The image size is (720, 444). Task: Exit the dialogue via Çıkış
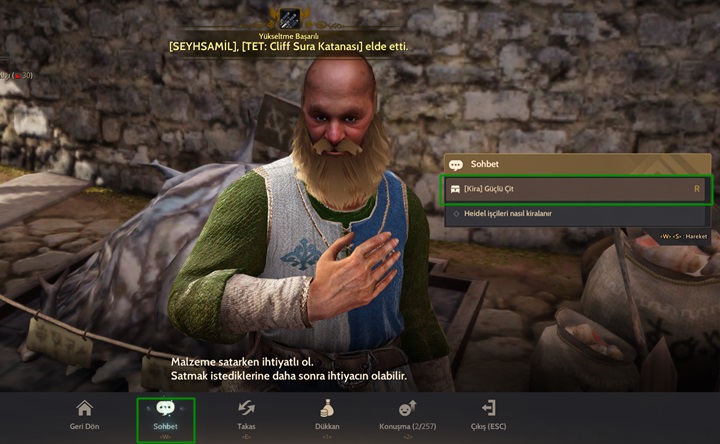coord(488,415)
